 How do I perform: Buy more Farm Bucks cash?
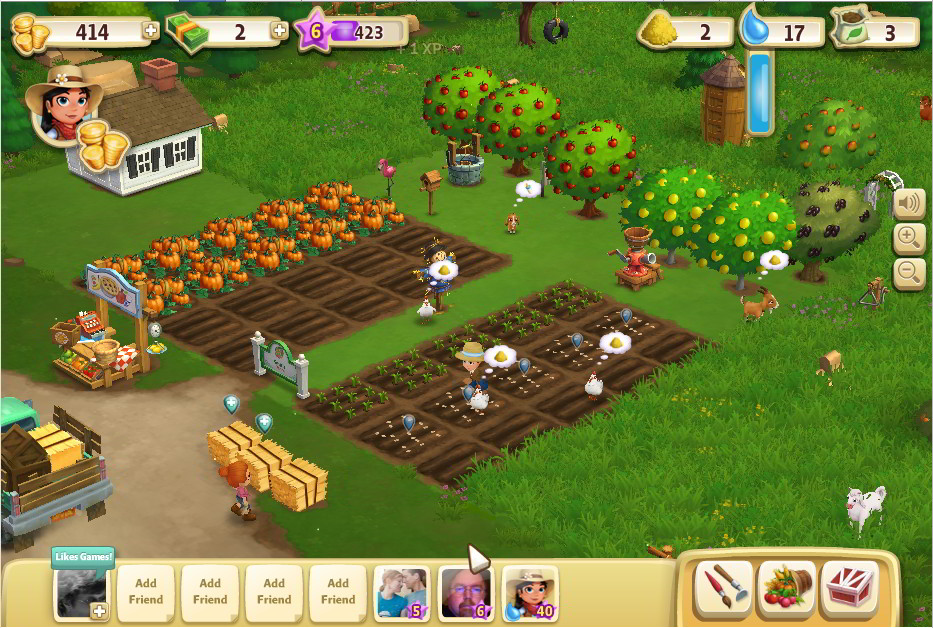[x=279, y=31]
